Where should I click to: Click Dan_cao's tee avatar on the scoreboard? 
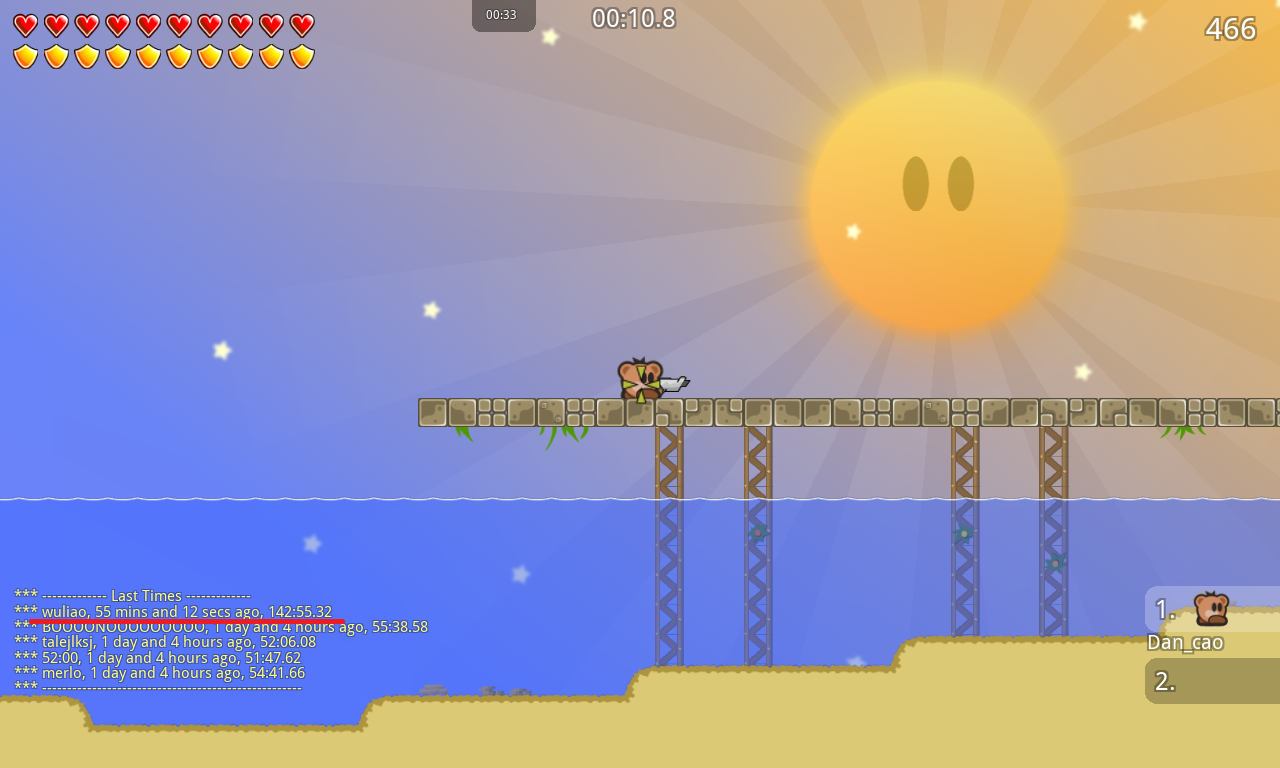(1212, 608)
